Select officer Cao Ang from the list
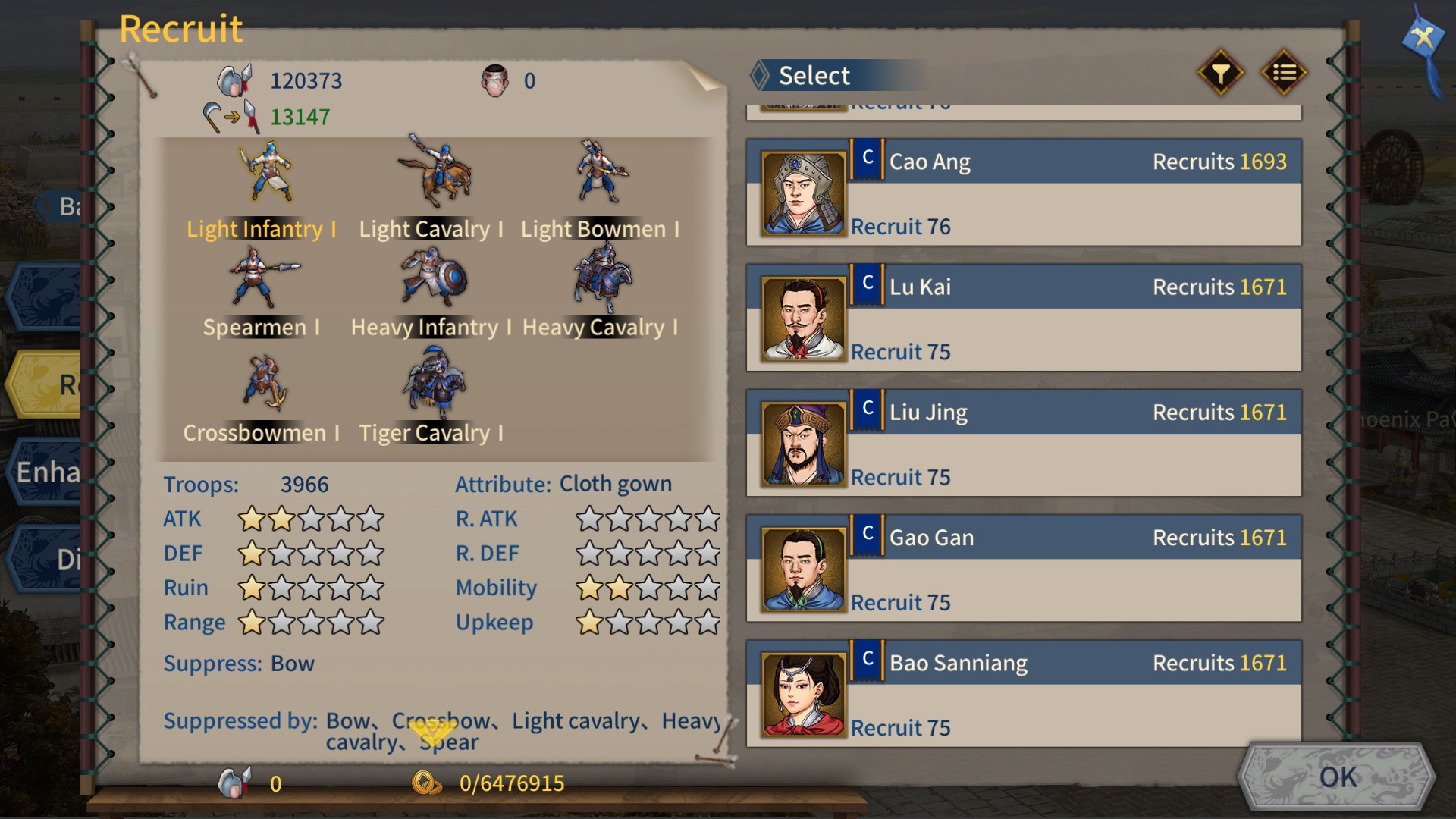The width and height of the screenshot is (1456, 819). pyautogui.click(x=1024, y=192)
